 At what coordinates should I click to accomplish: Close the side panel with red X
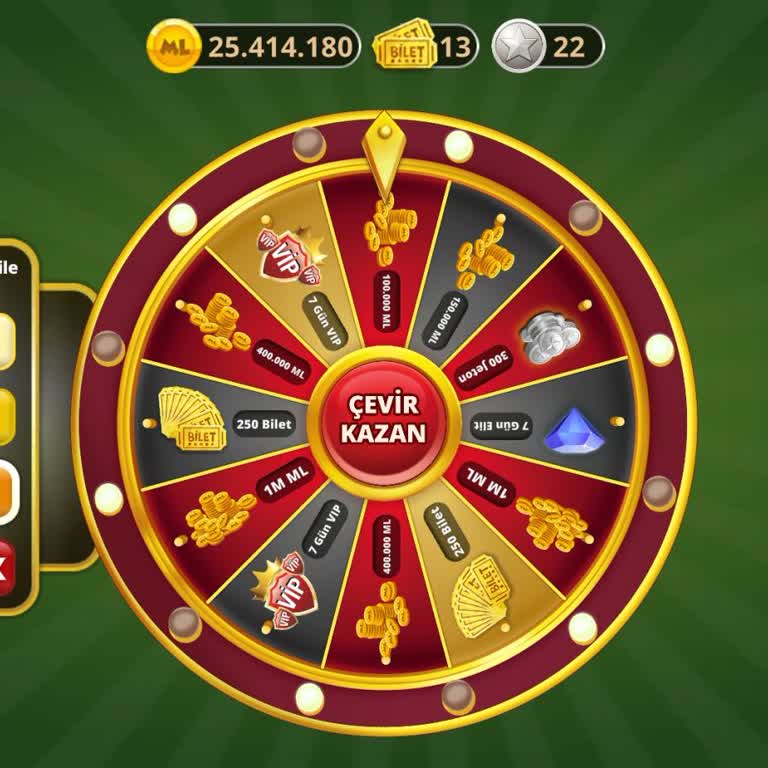click(x=5, y=568)
